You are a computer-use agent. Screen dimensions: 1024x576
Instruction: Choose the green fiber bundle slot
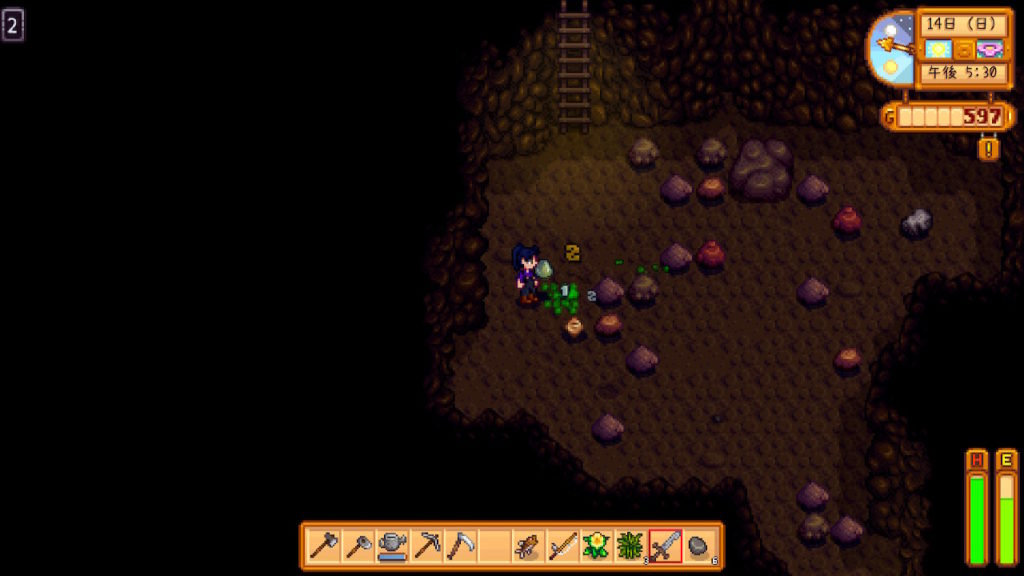tap(631, 546)
